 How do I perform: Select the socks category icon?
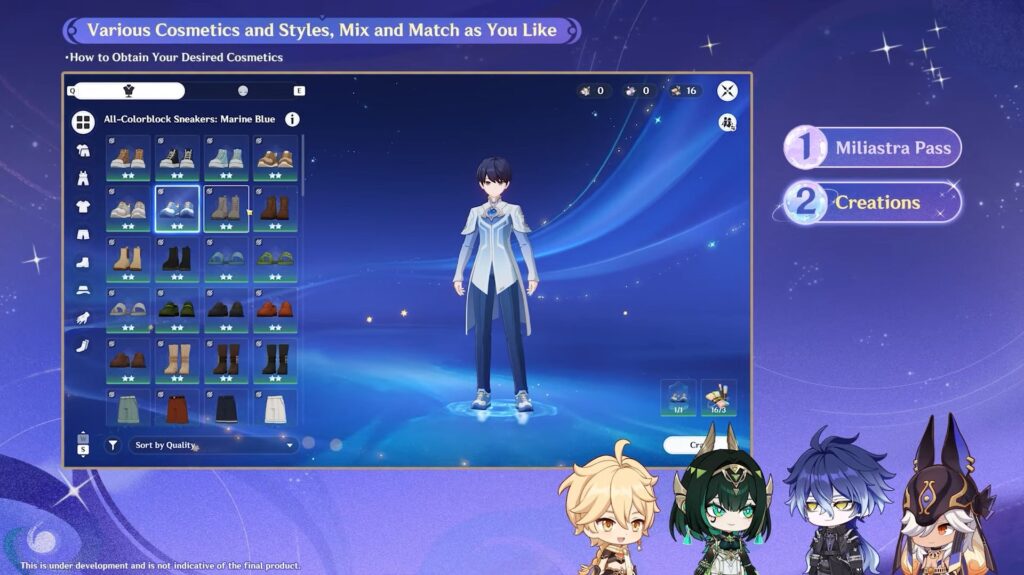pos(83,345)
